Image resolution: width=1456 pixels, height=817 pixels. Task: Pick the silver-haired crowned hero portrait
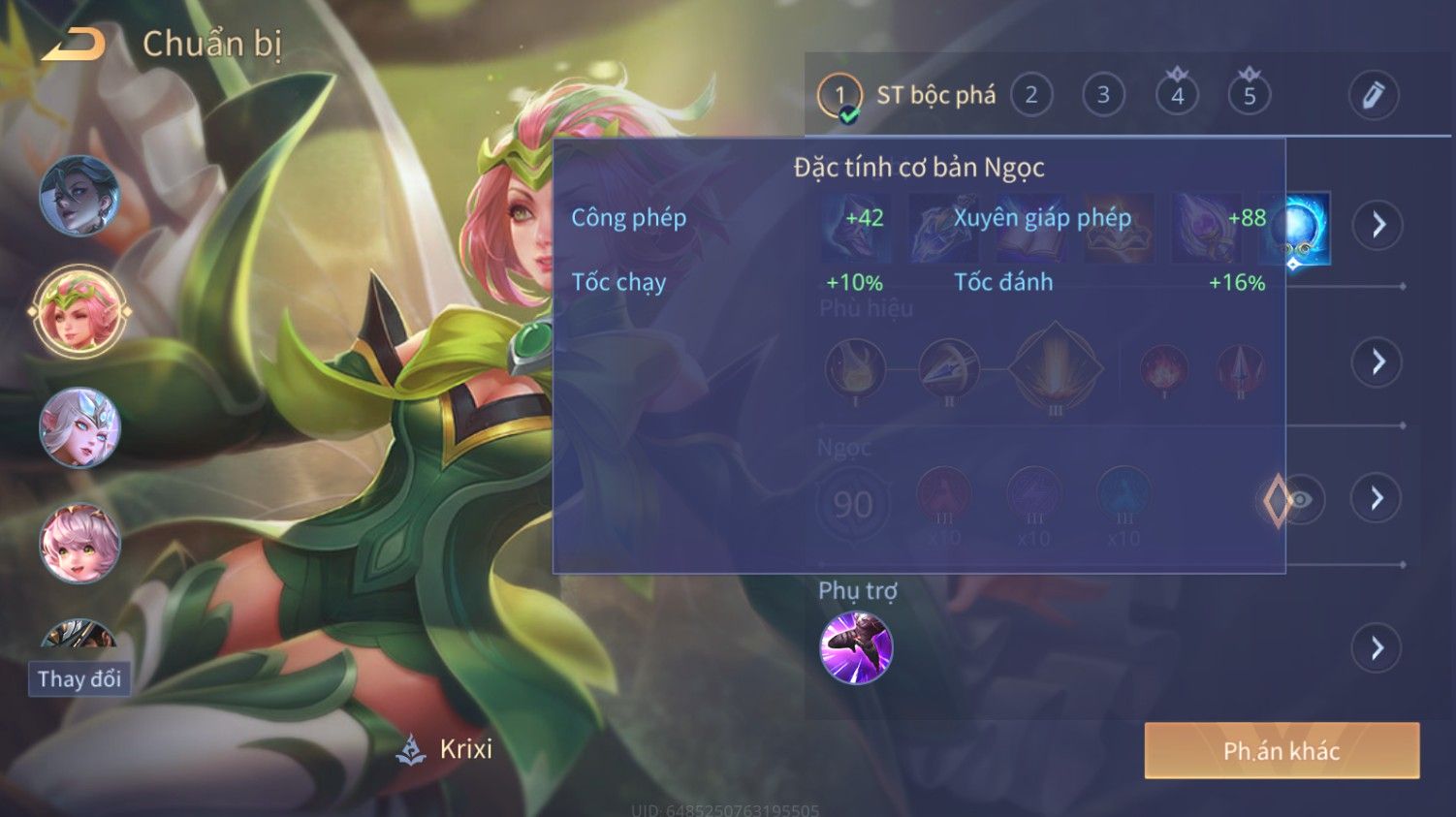tap(79, 427)
